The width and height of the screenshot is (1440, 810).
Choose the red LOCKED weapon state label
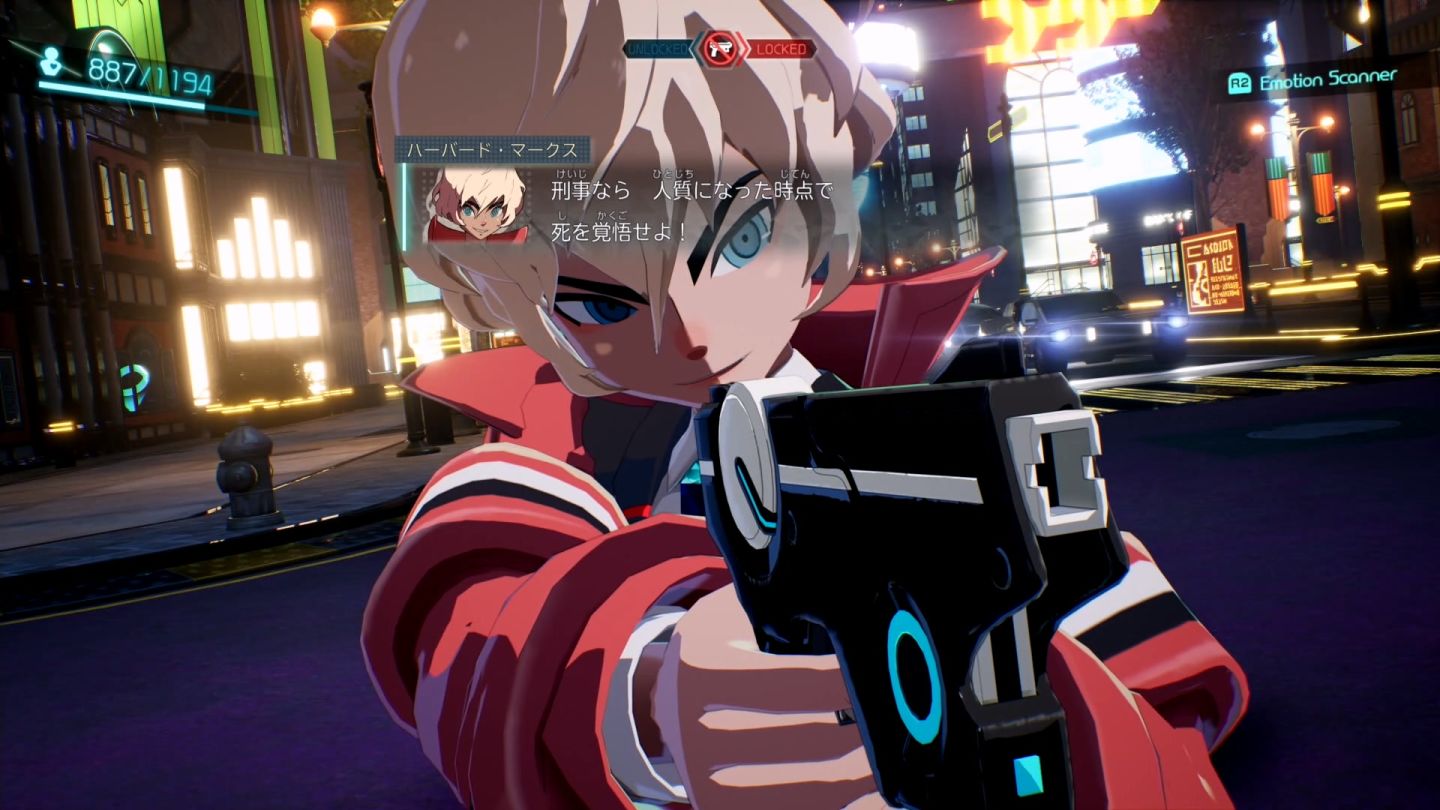click(x=782, y=48)
